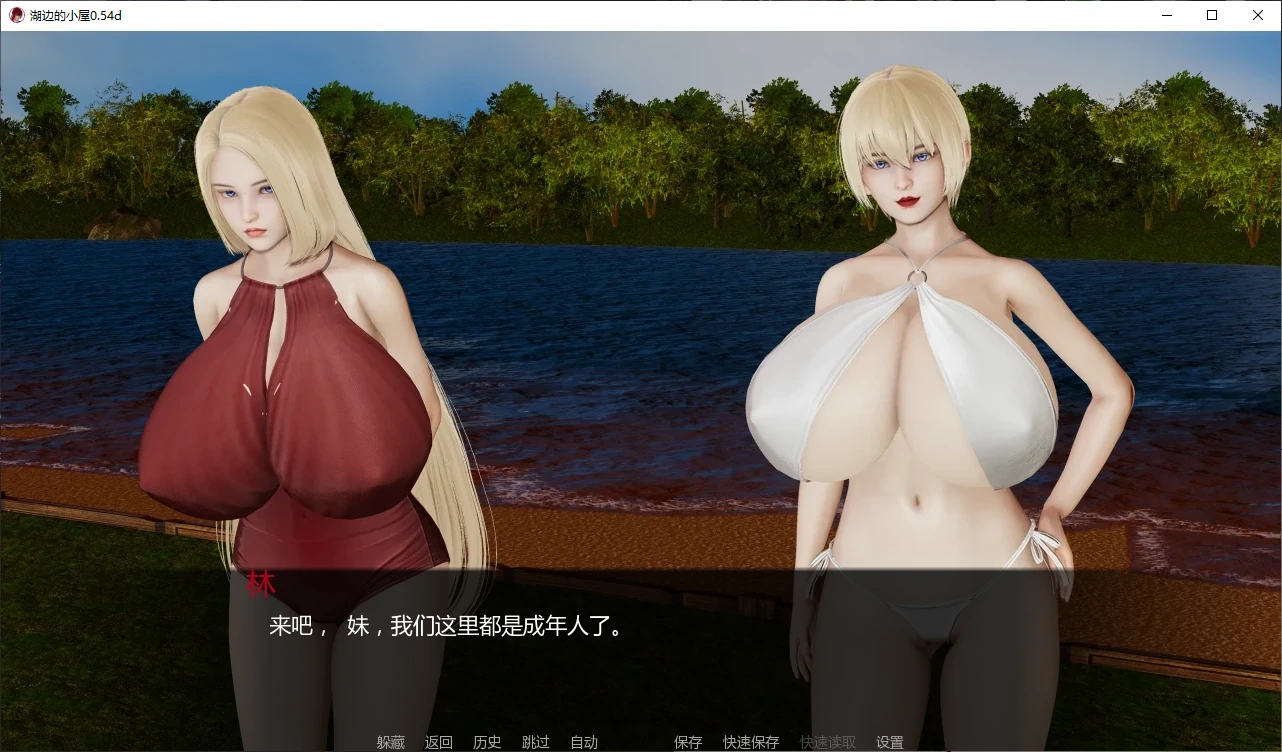Hide the dialogue box using 躲藏
The height and width of the screenshot is (752, 1282).
click(390, 742)
